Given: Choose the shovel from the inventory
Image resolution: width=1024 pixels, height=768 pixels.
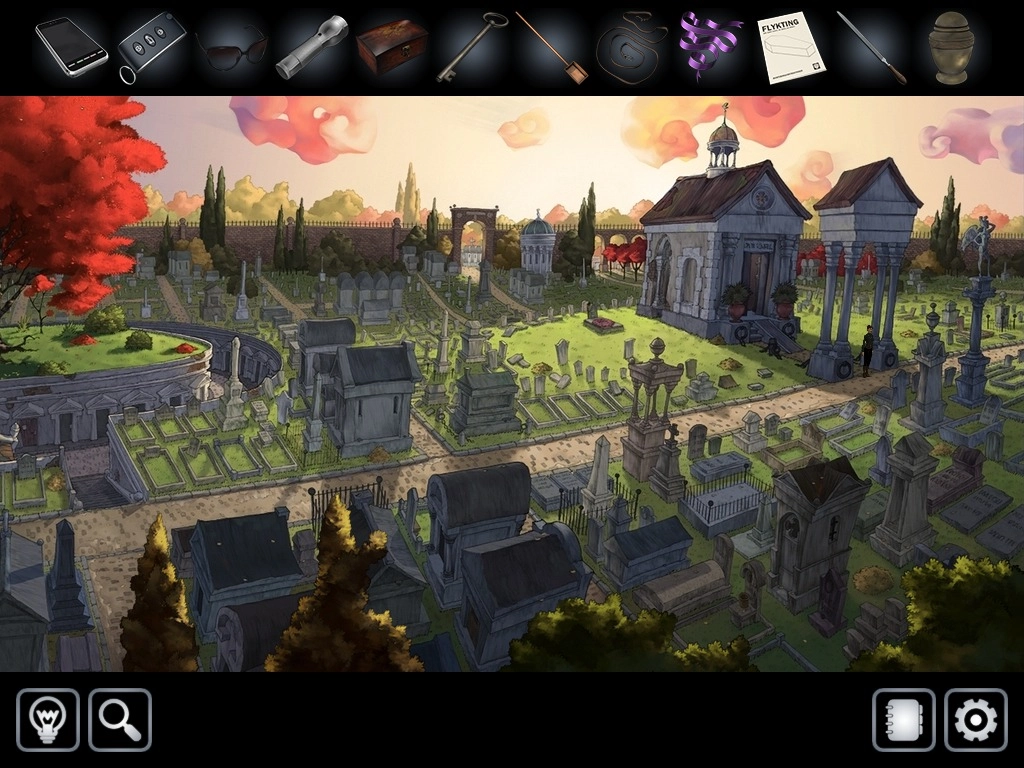Looking at the screenshot, I should pos(551,46).
